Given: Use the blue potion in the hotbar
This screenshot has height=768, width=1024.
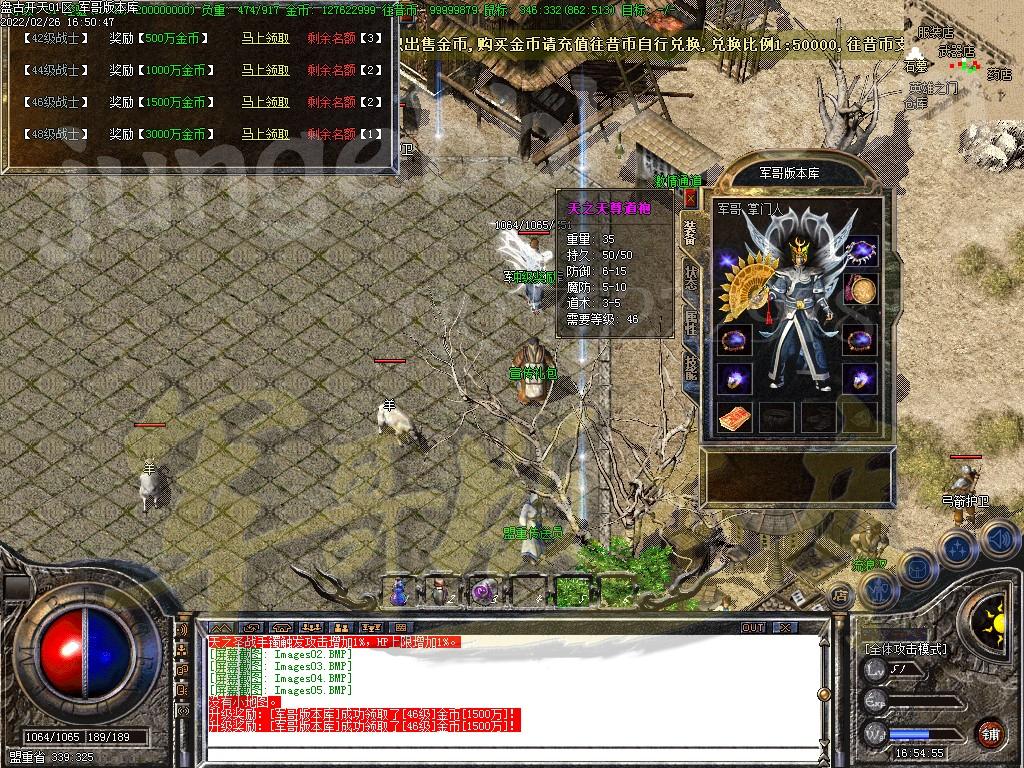Looking at the screenshot, I should coord(399,591).
